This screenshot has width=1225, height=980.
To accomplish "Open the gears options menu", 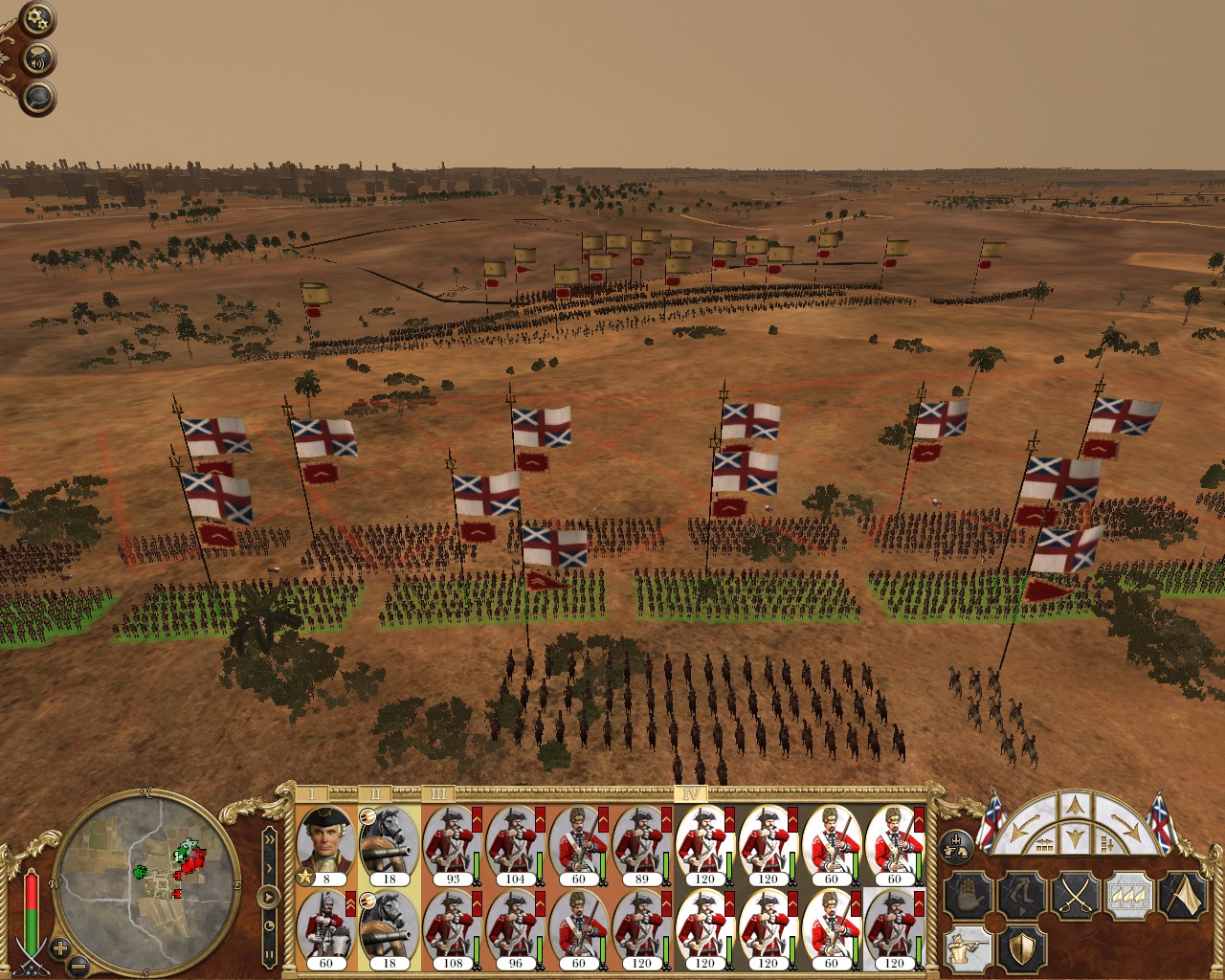I will [38, 18].
